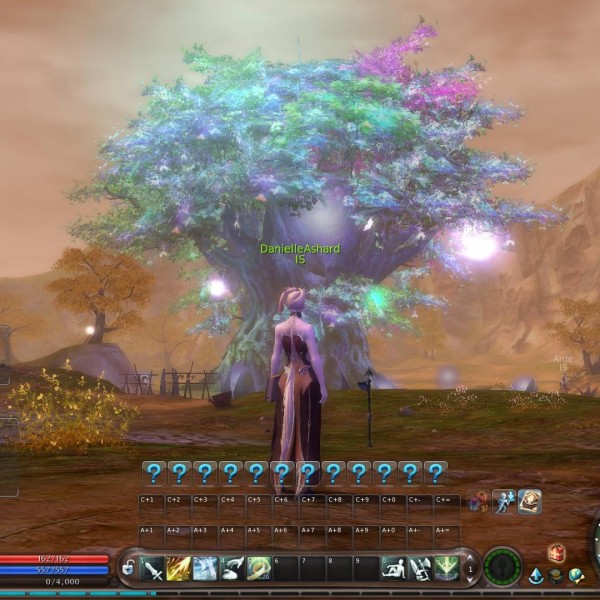The image size is (600, 600).
Task: Toggle the hotbar padlock icon
Action: pyautogui.click(x=128, y=569)
